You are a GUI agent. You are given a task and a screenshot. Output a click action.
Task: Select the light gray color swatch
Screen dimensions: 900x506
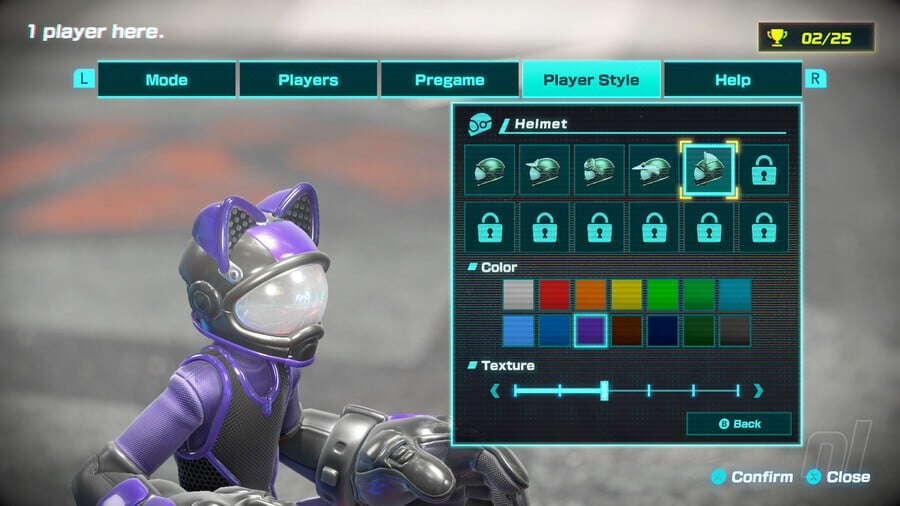pos(519,295)
